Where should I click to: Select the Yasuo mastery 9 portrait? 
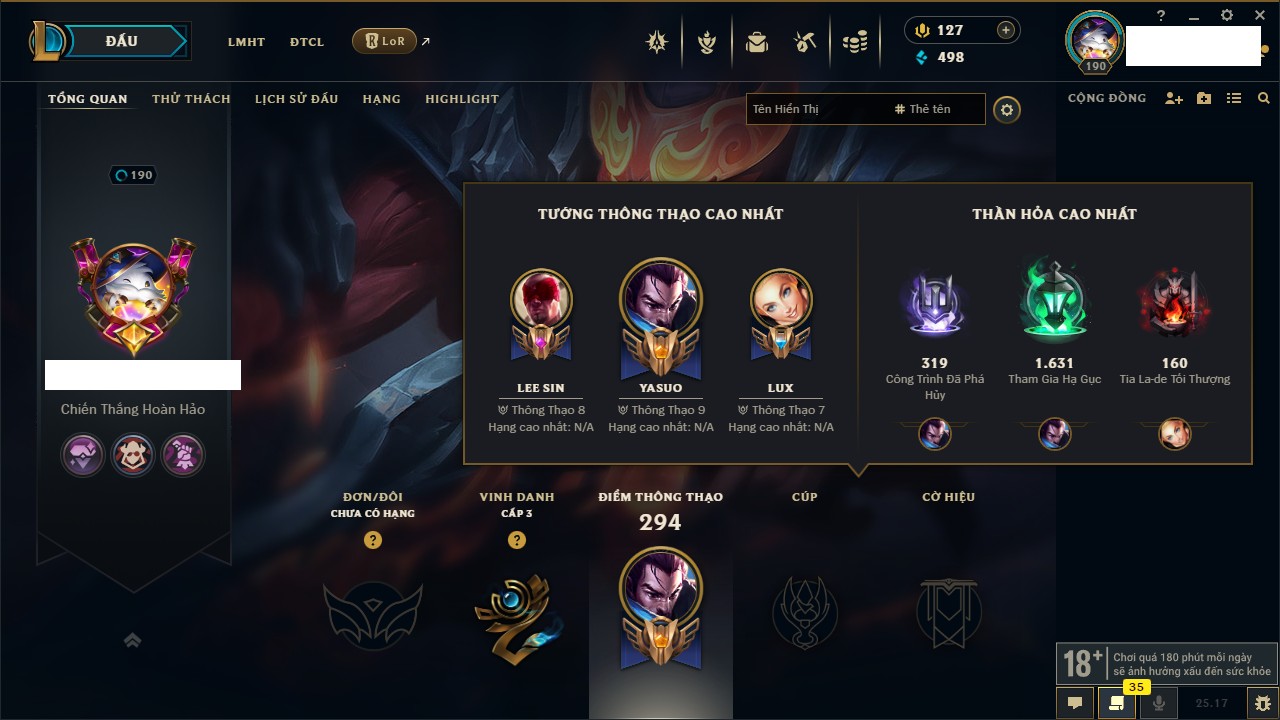660,300
